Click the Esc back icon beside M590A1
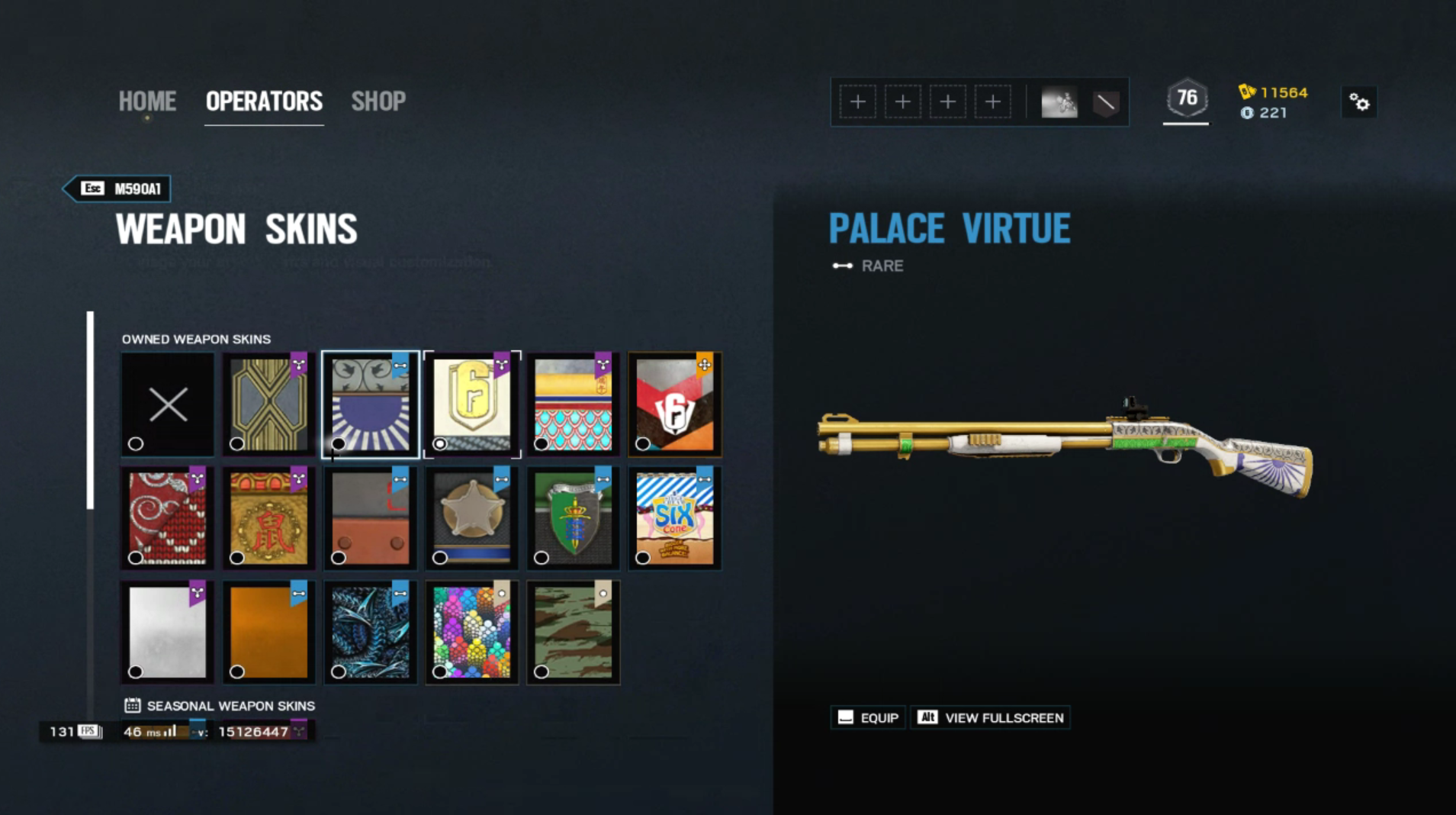1456x815 pixels. [92, 188]
